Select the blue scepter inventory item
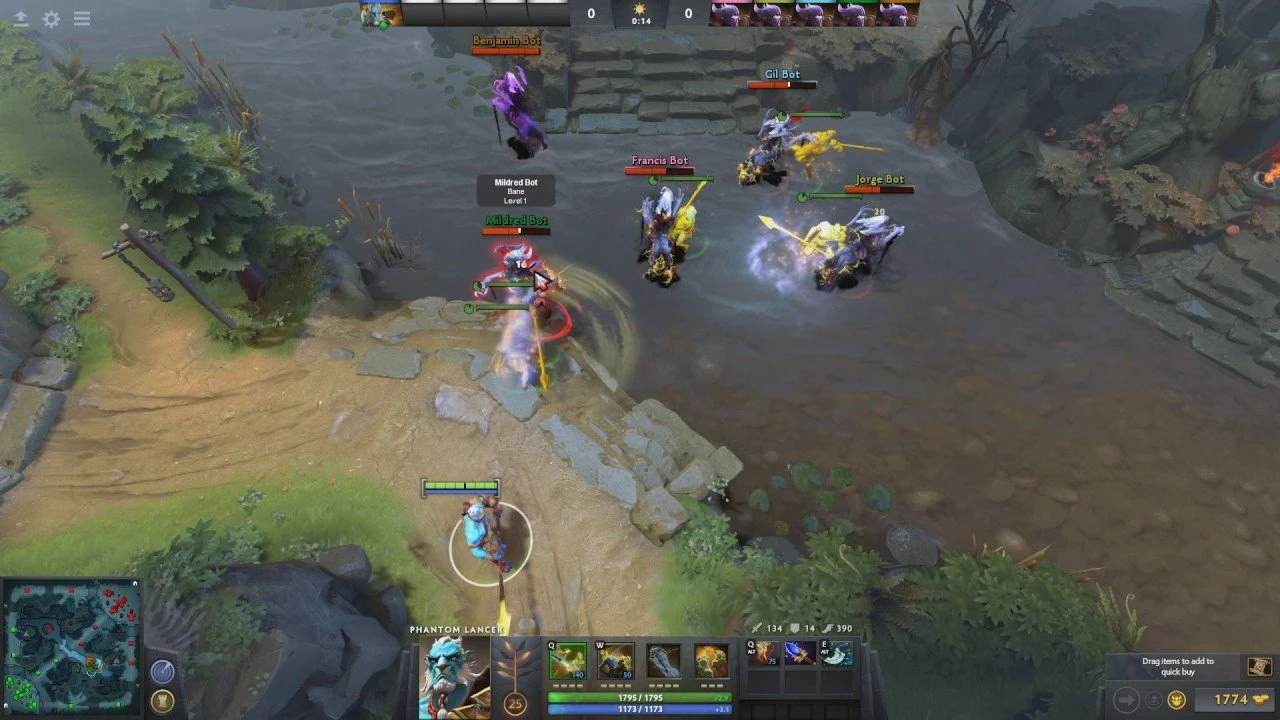Image resolution: width=1280 pixels, height=720 pixels. 800,654
